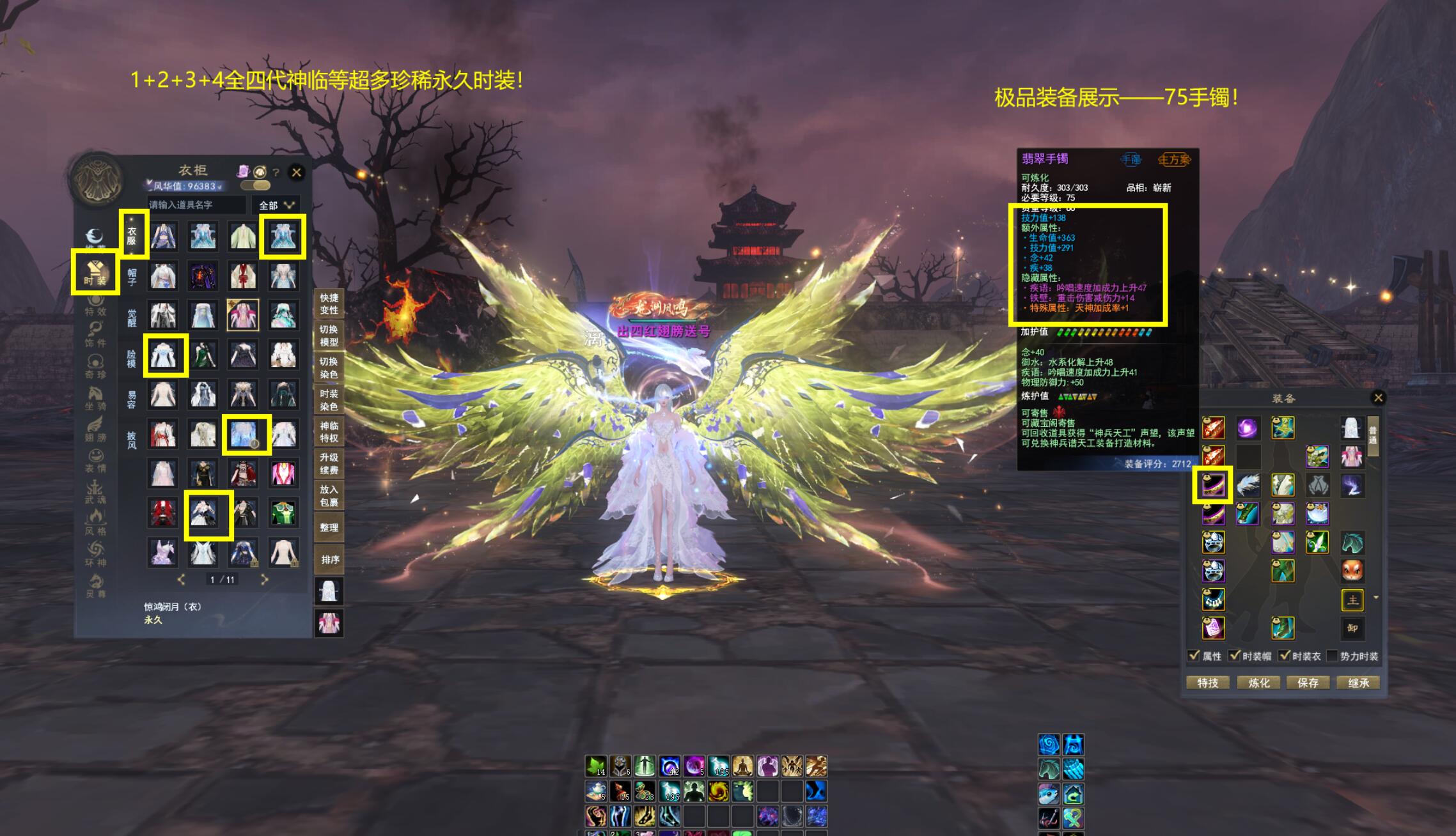Choose the 放入包裹 button

point(329,496)
